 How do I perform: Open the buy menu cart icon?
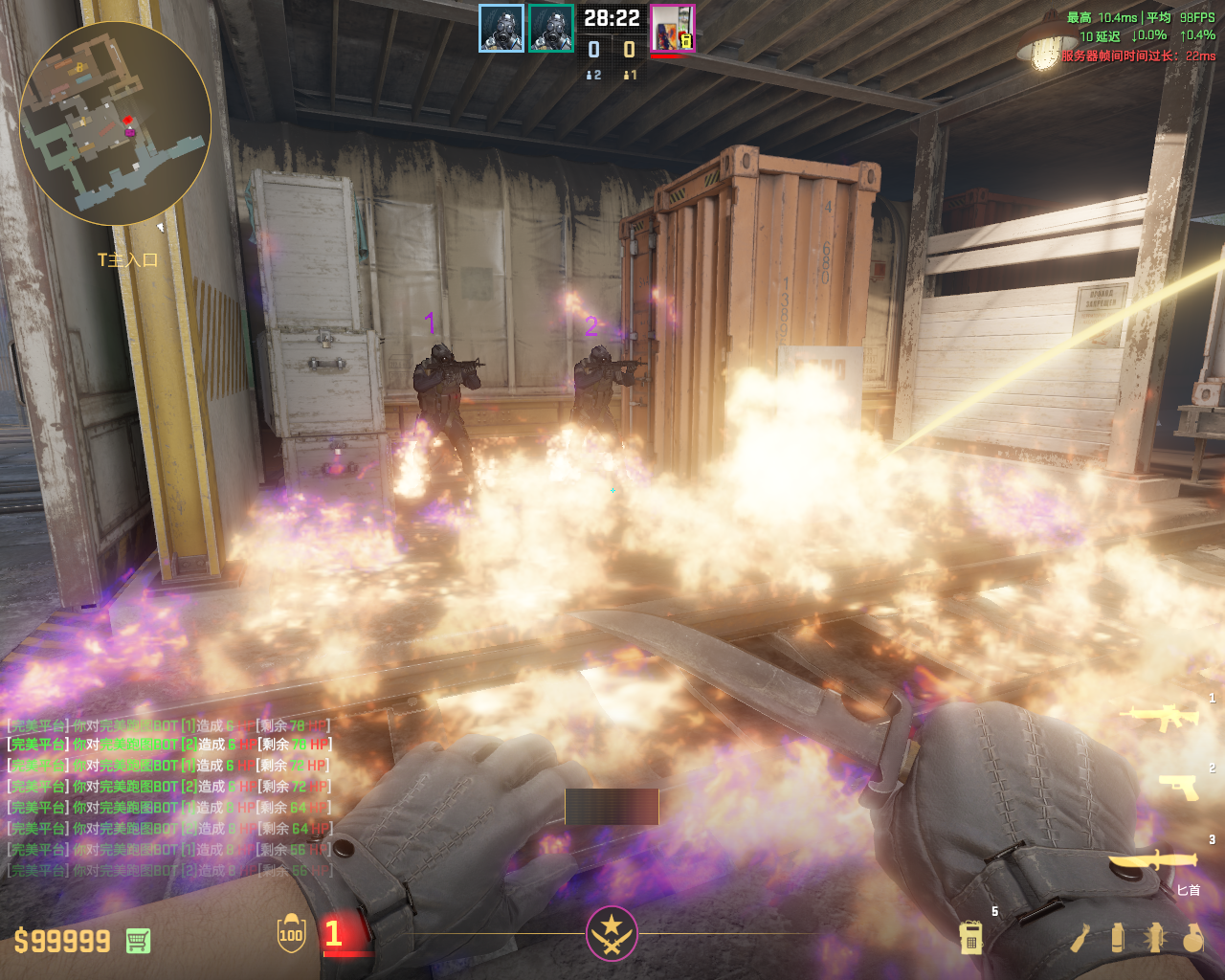coord(138,941)
